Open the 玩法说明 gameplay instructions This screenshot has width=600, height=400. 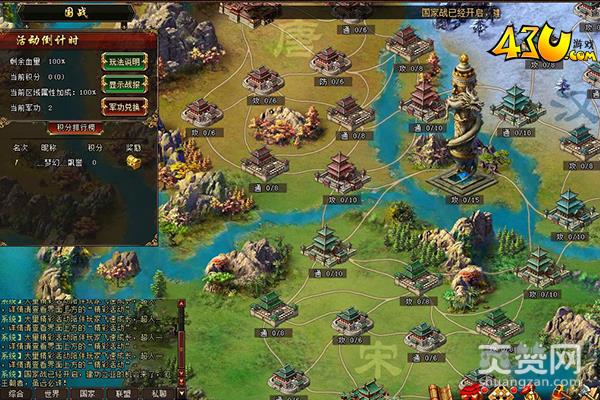125,59
